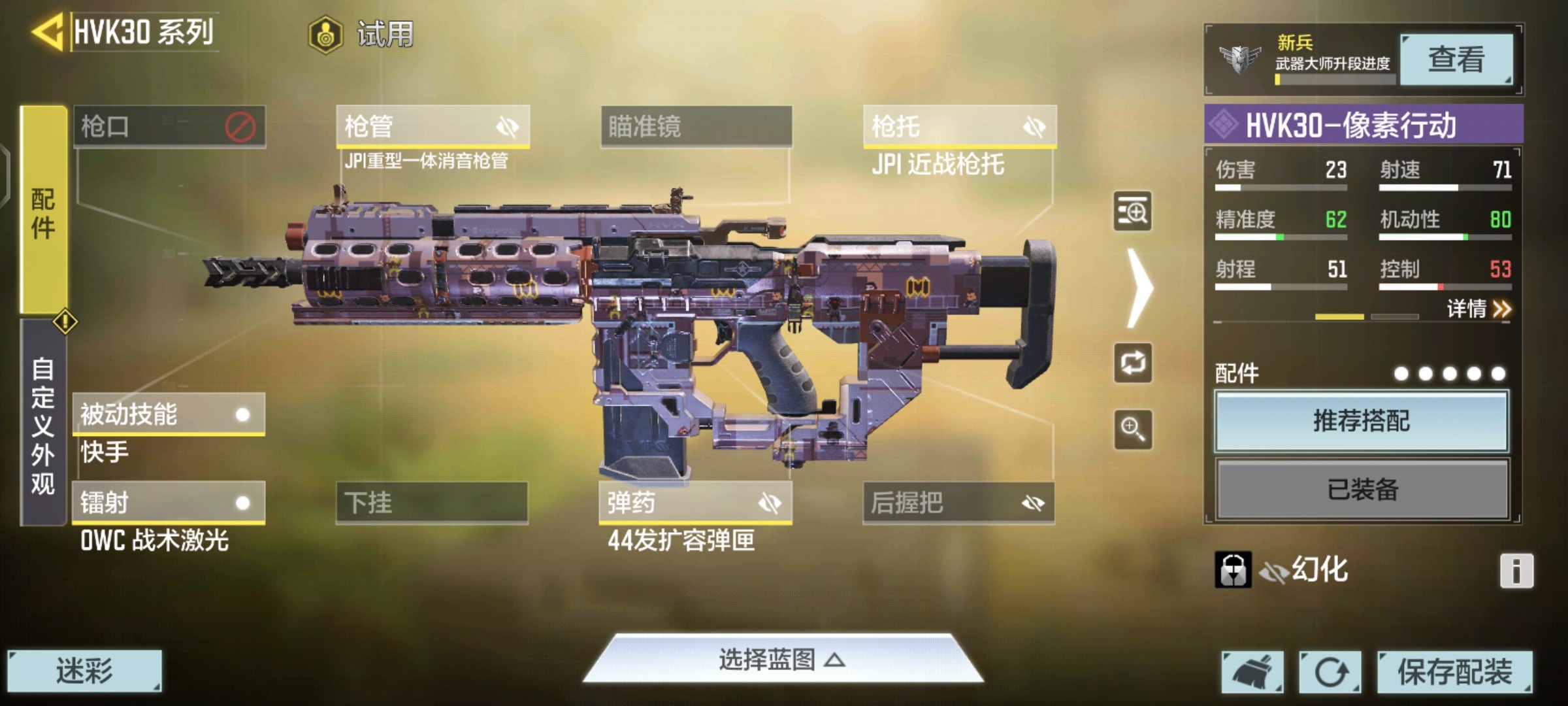Expand the 选择蓝图 blueprint selector
Viewport: 1568px width, 706px height.
[782, 660]
